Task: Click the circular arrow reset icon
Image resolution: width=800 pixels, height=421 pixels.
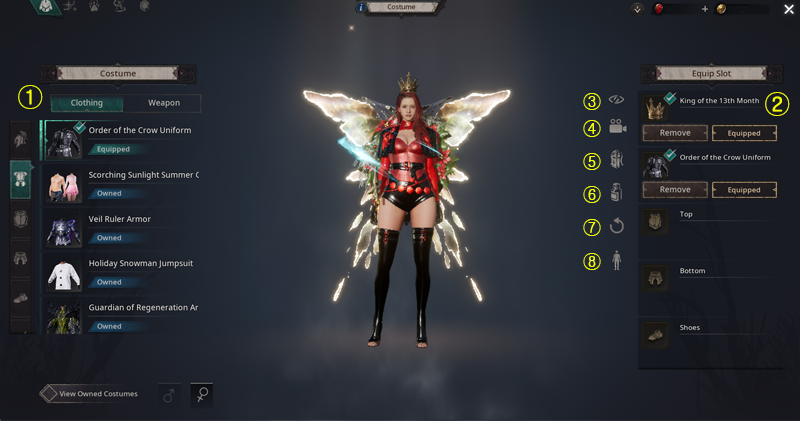Action: click(x=617, y=226)
